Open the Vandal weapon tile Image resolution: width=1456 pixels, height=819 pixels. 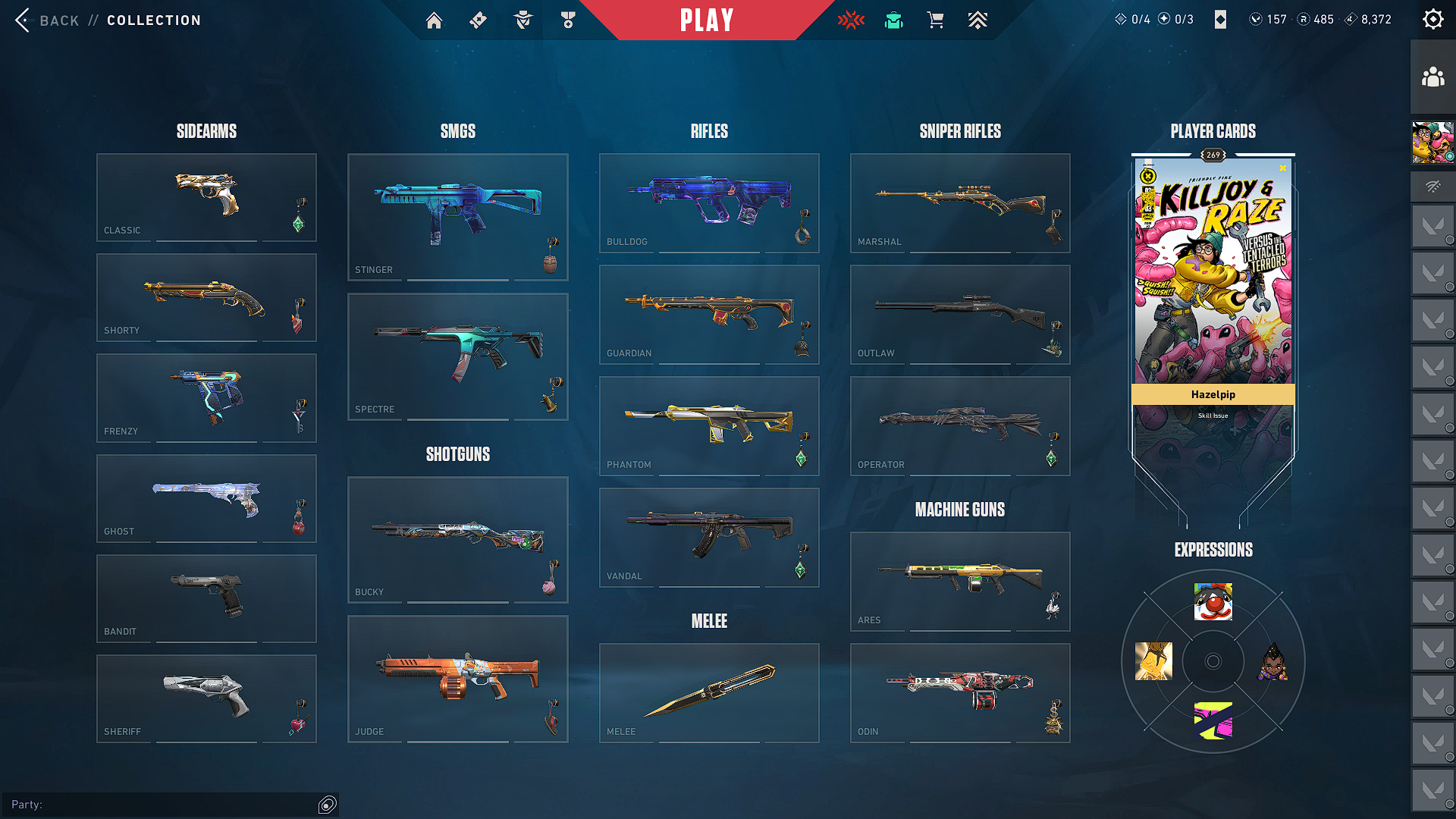(709, 537)
